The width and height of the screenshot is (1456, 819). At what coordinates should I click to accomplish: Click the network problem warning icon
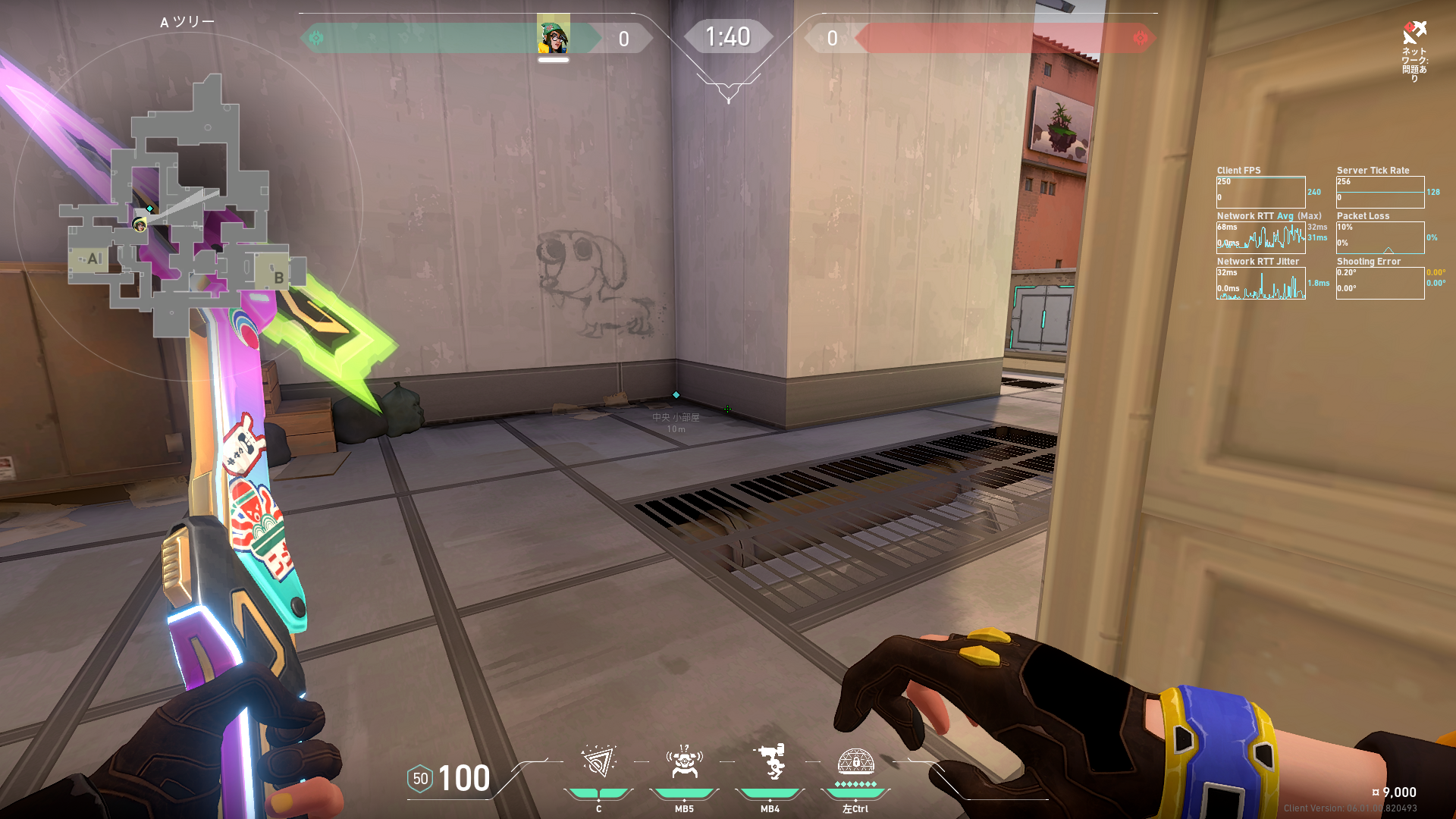(x=1414, y=33)
